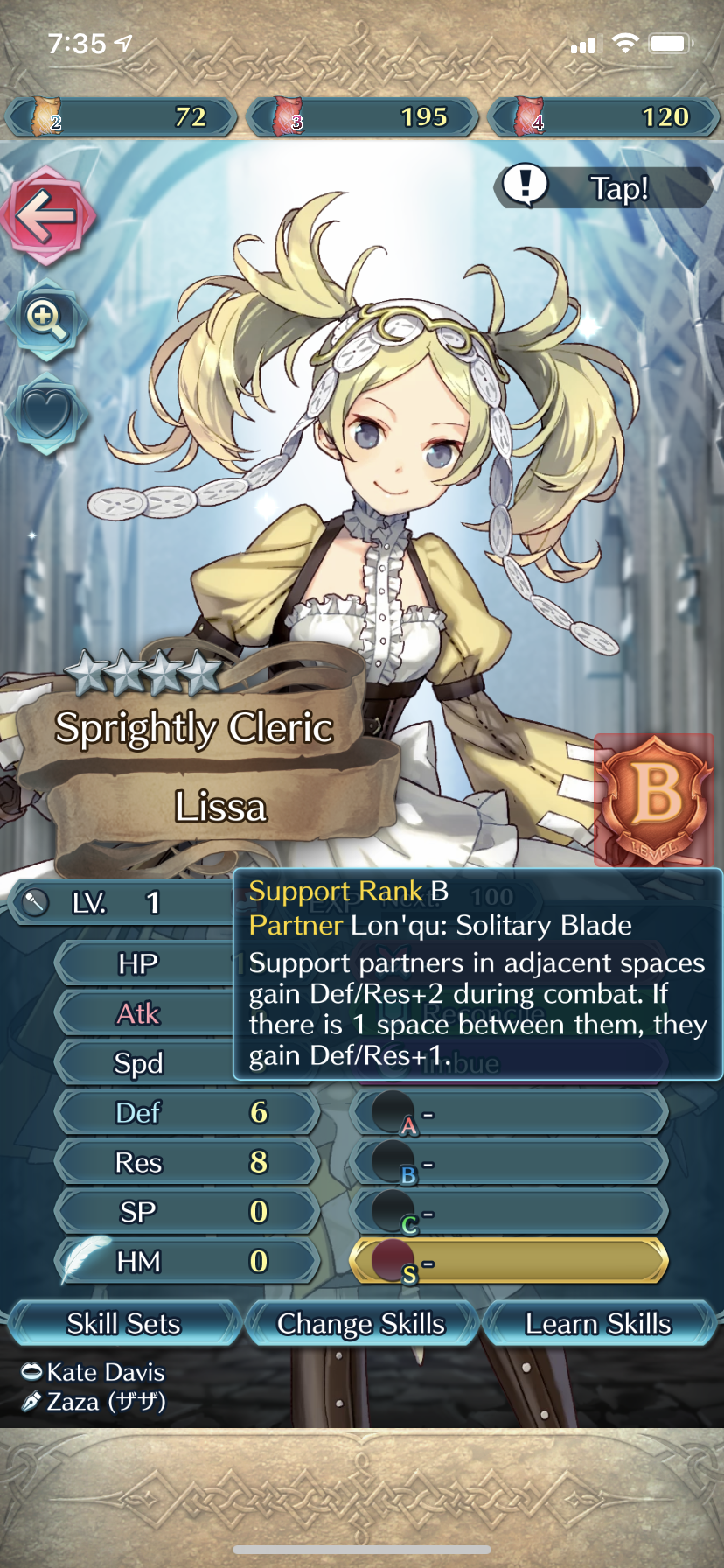Open the Tap! exclamation speech prompt
The width and height of the screenshot is (724, 1568).
603,187
